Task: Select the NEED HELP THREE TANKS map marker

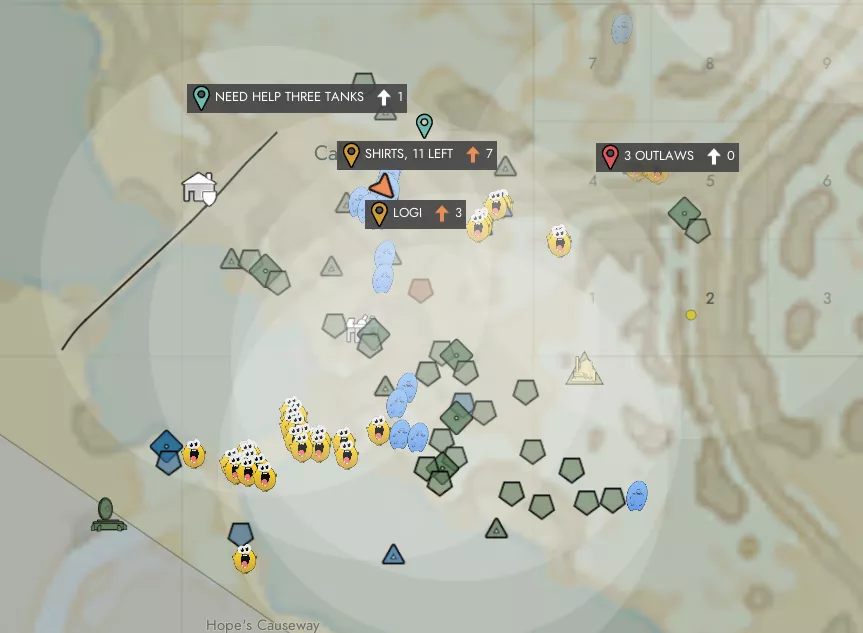Action: tap(289, 97)
